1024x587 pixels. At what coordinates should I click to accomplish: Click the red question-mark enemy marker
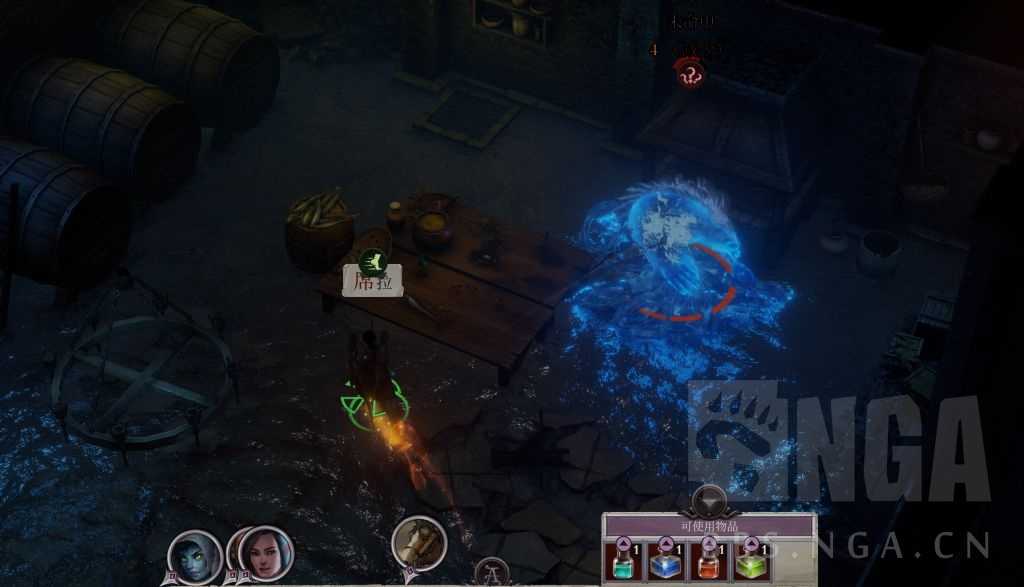690,72
